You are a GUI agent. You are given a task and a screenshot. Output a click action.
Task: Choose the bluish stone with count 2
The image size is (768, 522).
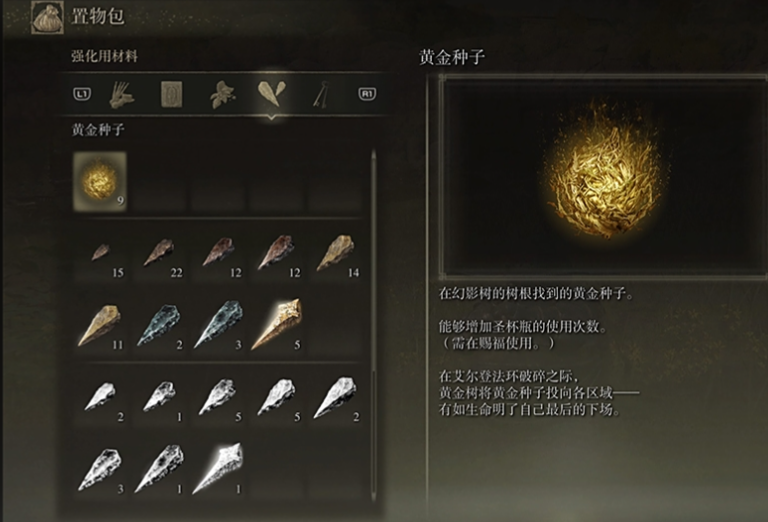click(158, 326)
